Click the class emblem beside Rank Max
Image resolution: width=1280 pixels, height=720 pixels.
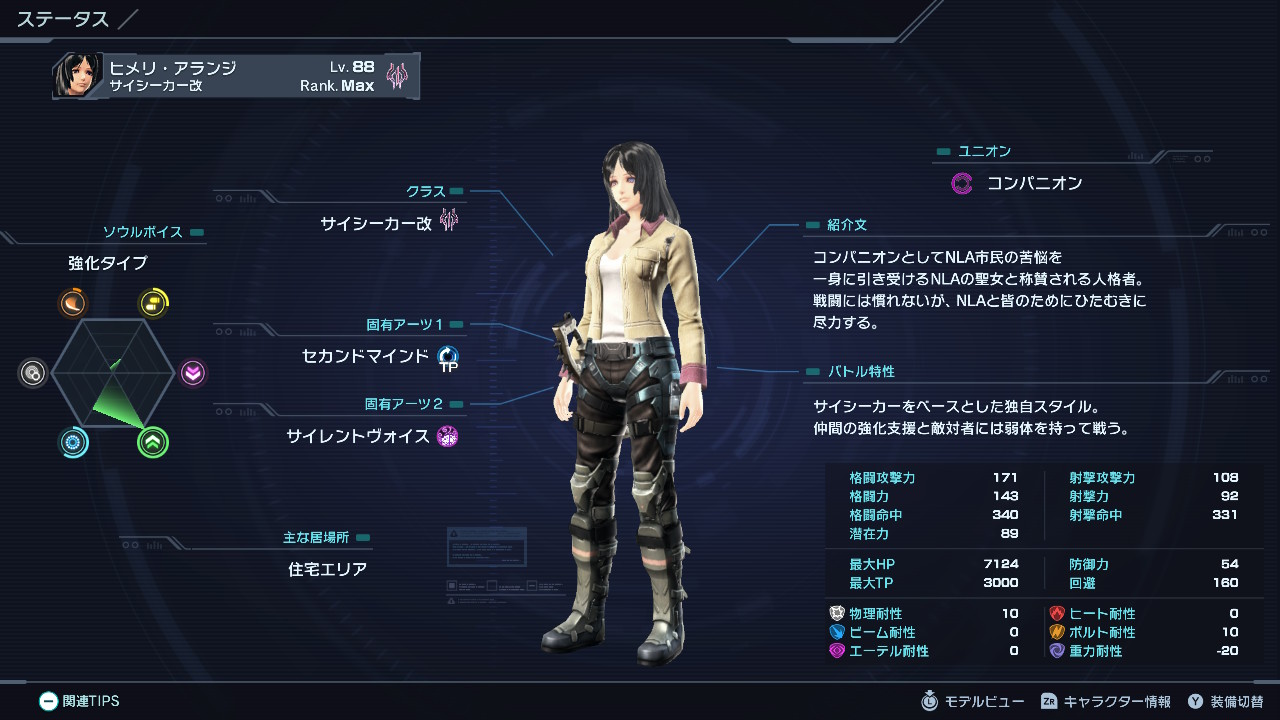coord(397,76)
